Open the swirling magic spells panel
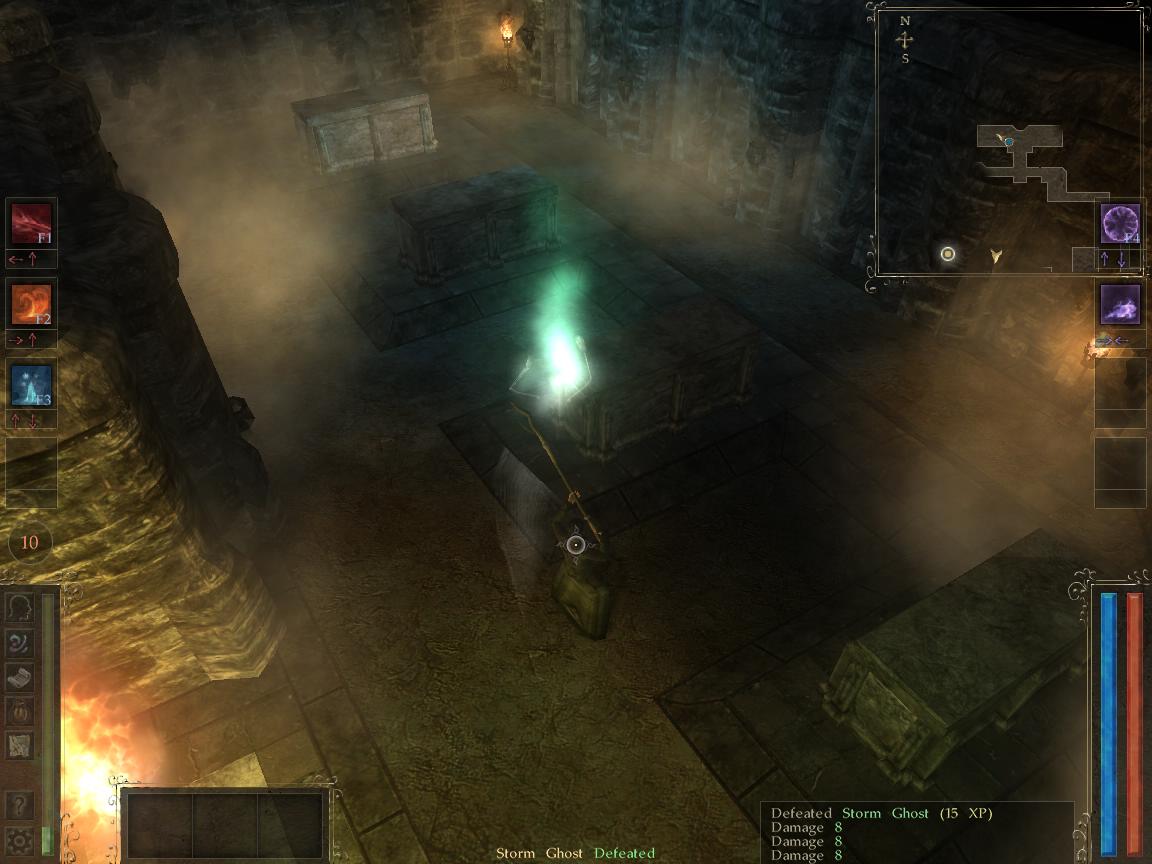1152x864 pixels. (x=20, y=642)
